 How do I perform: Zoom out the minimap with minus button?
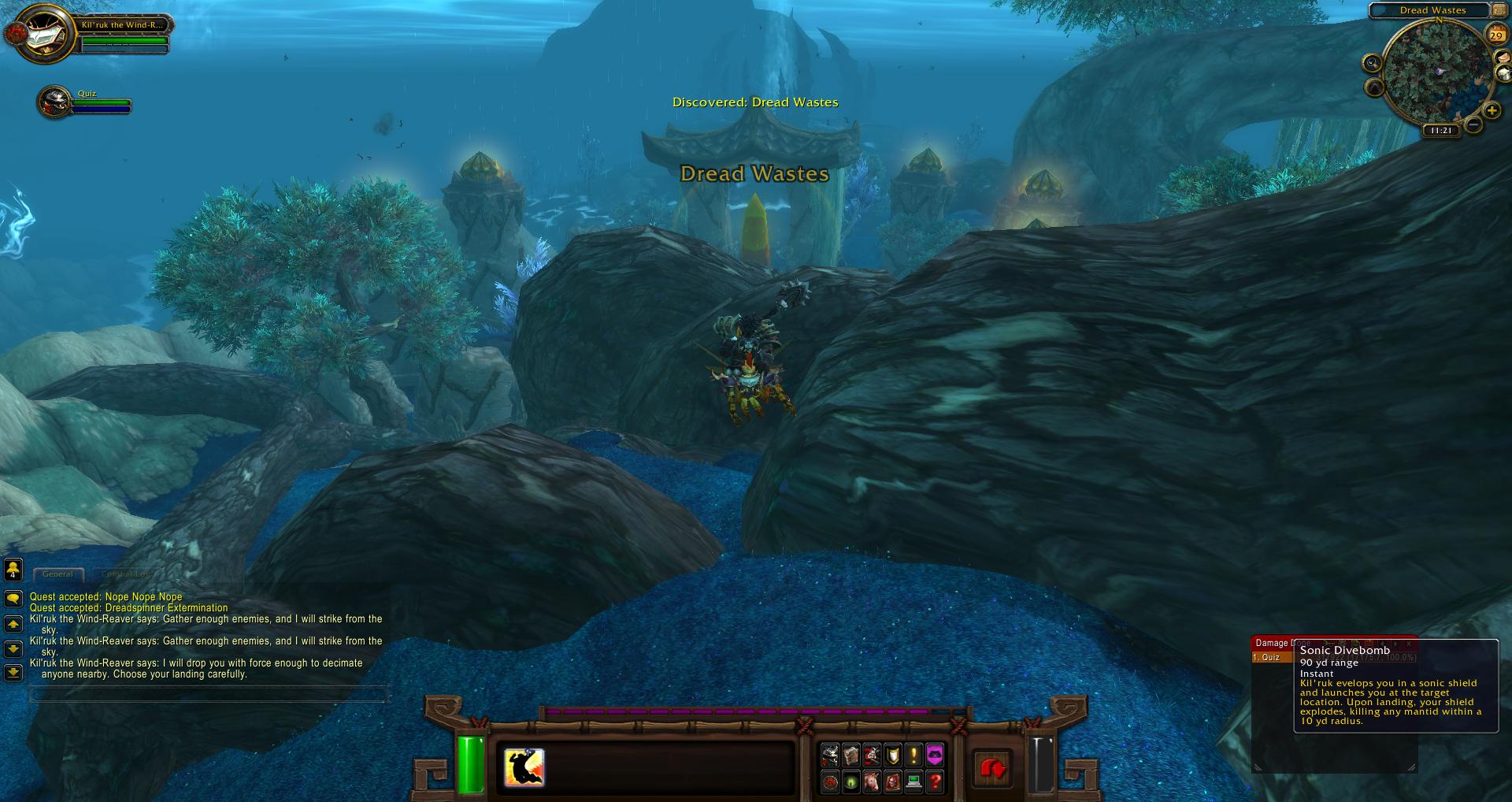pyautogui.click(x=1473, y=124)
